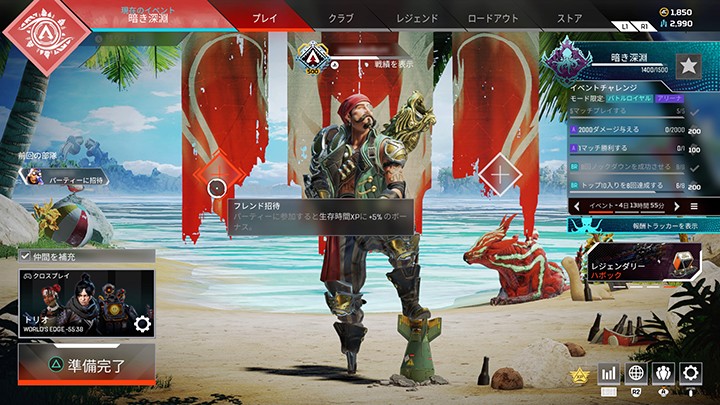Open the empty friend invite slot with plus
Image resolution: width=720 pixels, height=405 pixels.
coord(501,176)
